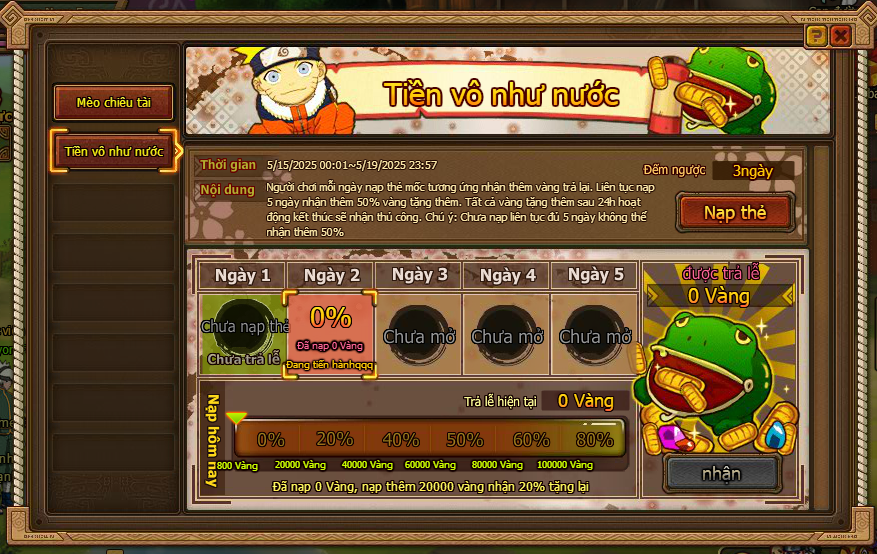This screenshot has height=554, width=877.
Task: Click the Nạp thẻ button
Action: pyautogui.click(x=734, y=212)
